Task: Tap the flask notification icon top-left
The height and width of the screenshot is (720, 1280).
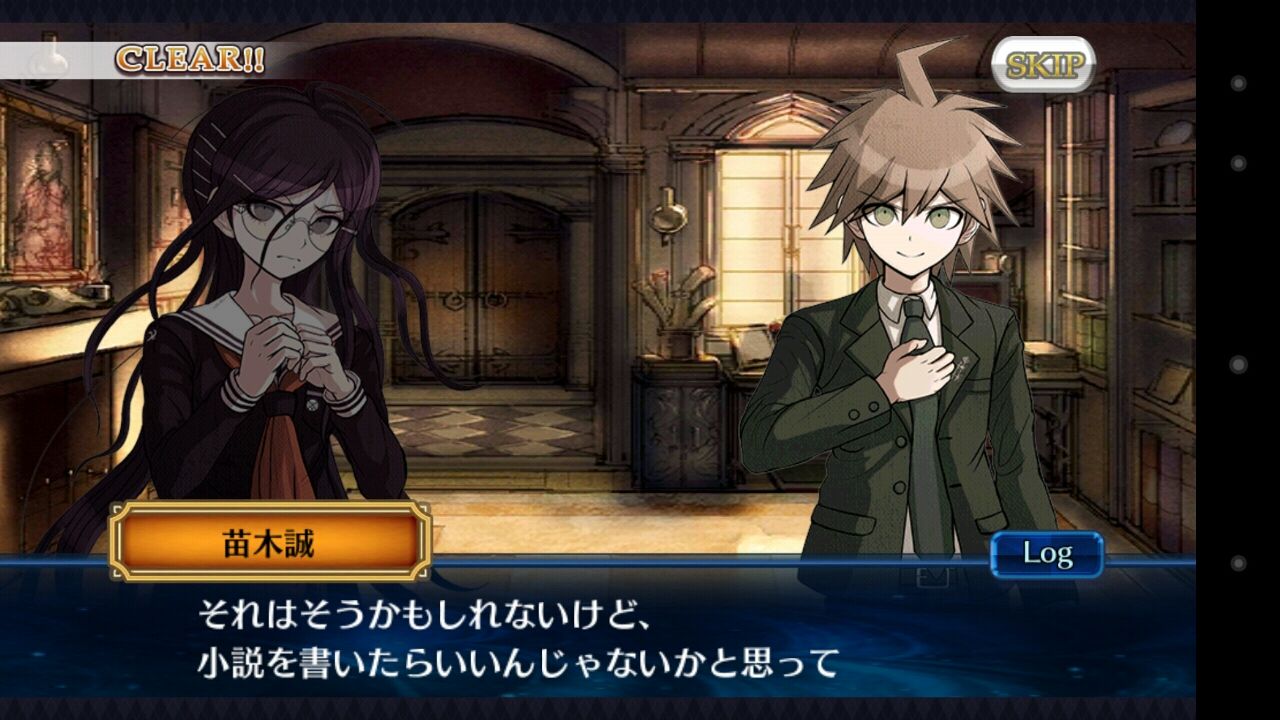Action: click(x=45, y=60)
